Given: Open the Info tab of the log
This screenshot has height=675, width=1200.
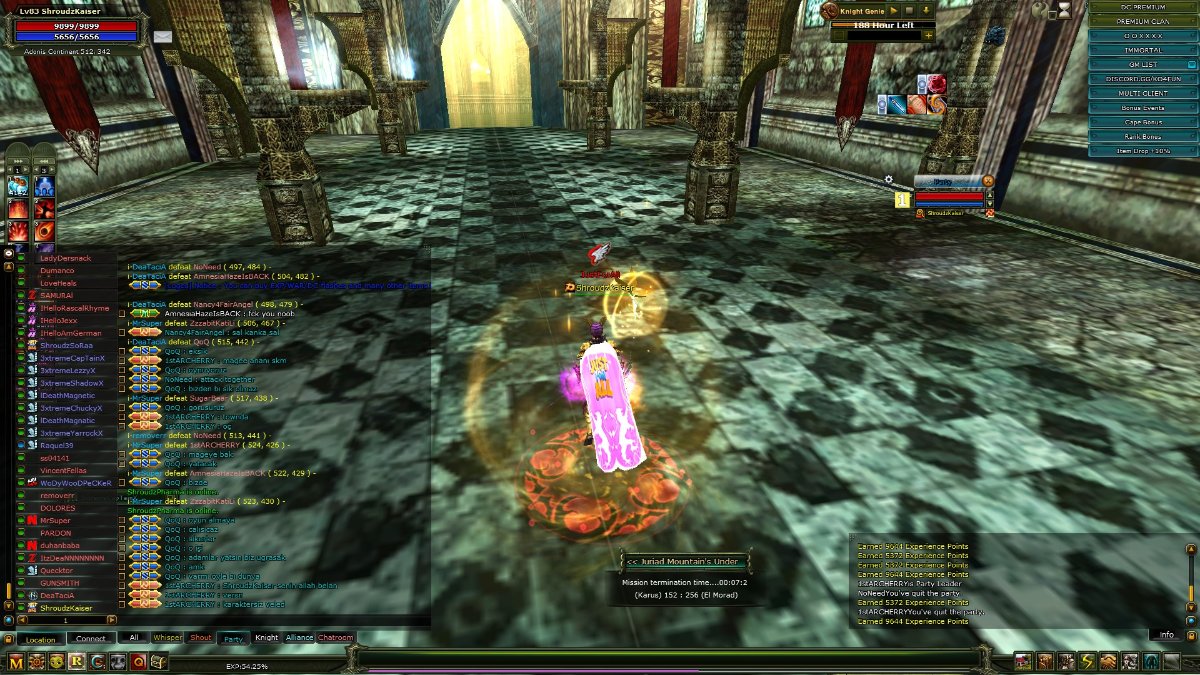Looking at the screenshot, I should point(1166,635).
